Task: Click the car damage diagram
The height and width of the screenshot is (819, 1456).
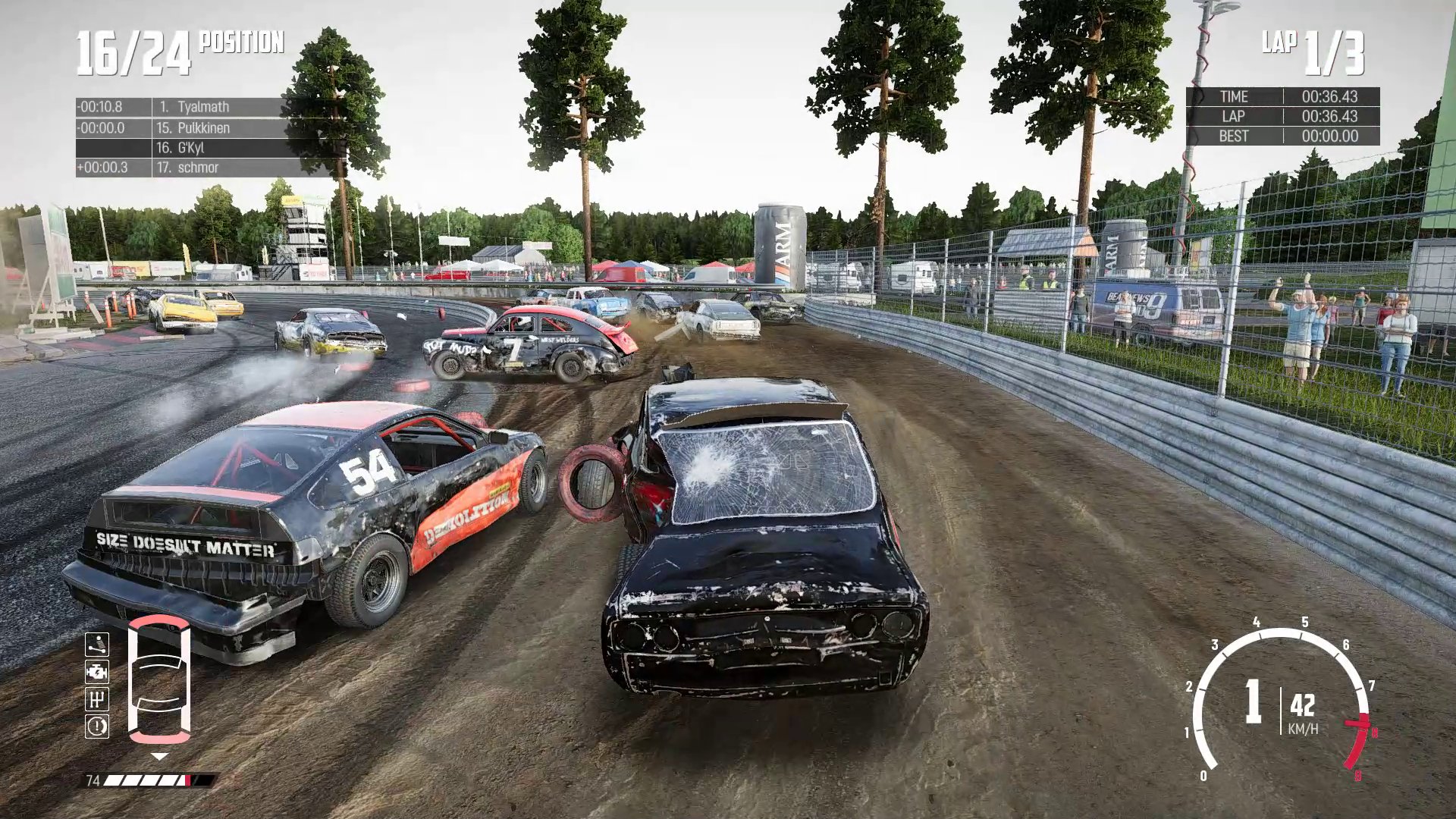Action: (158, 680)
